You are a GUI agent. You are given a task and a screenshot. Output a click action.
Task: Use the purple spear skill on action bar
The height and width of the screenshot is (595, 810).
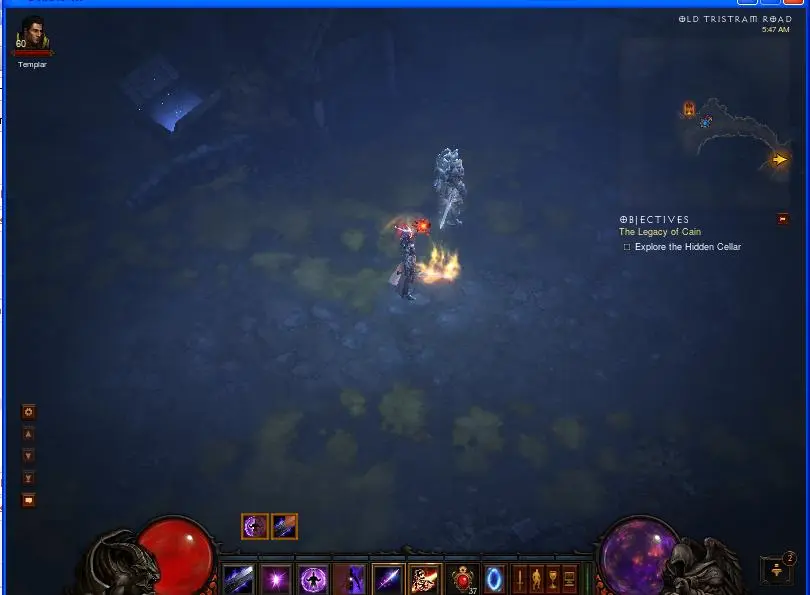[x=388, y=578]
